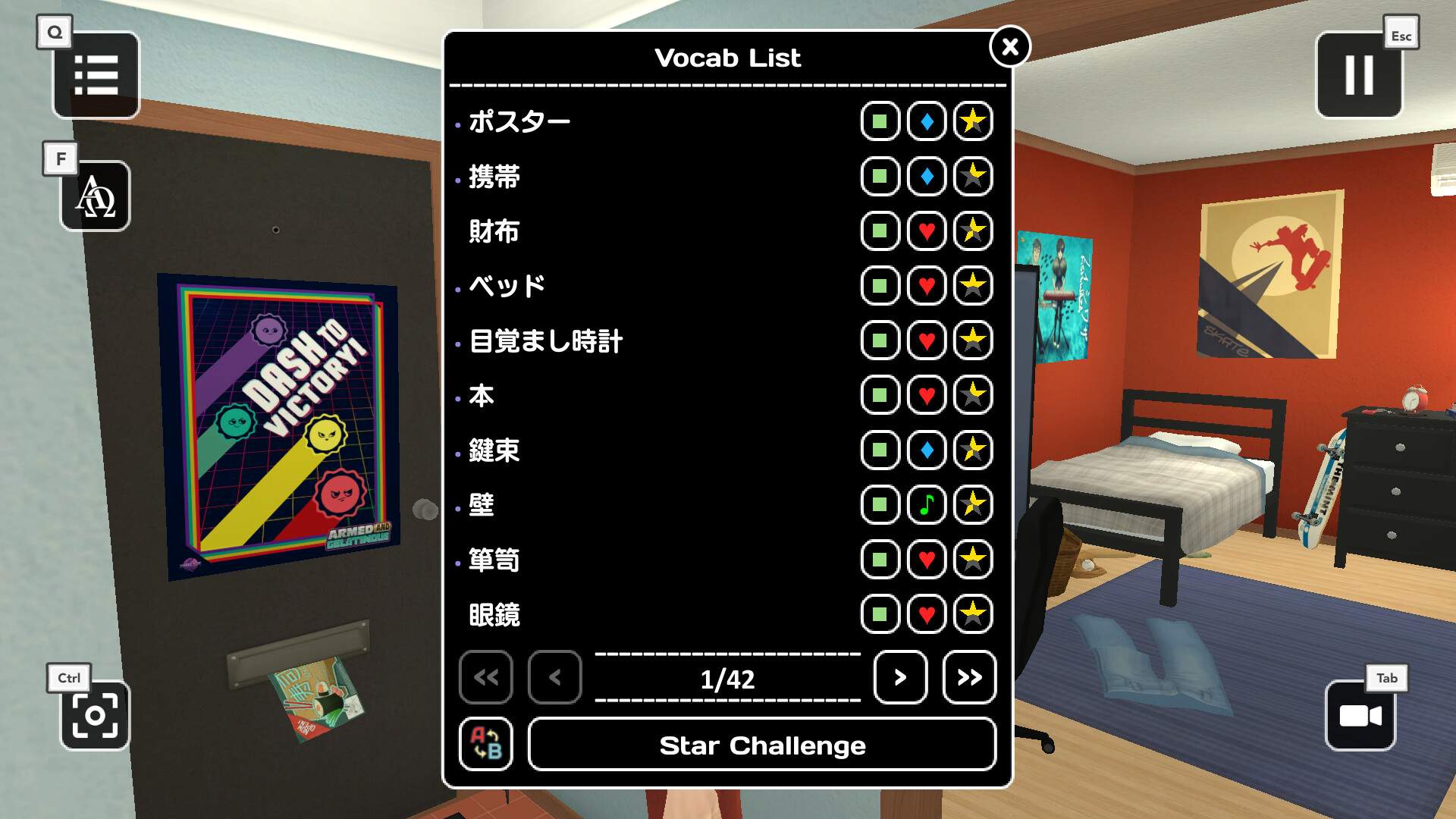Pause the game with the pause icon
Viewport: 1456px width, 819px height.
pyautogui.click(x=1360, y=76)
